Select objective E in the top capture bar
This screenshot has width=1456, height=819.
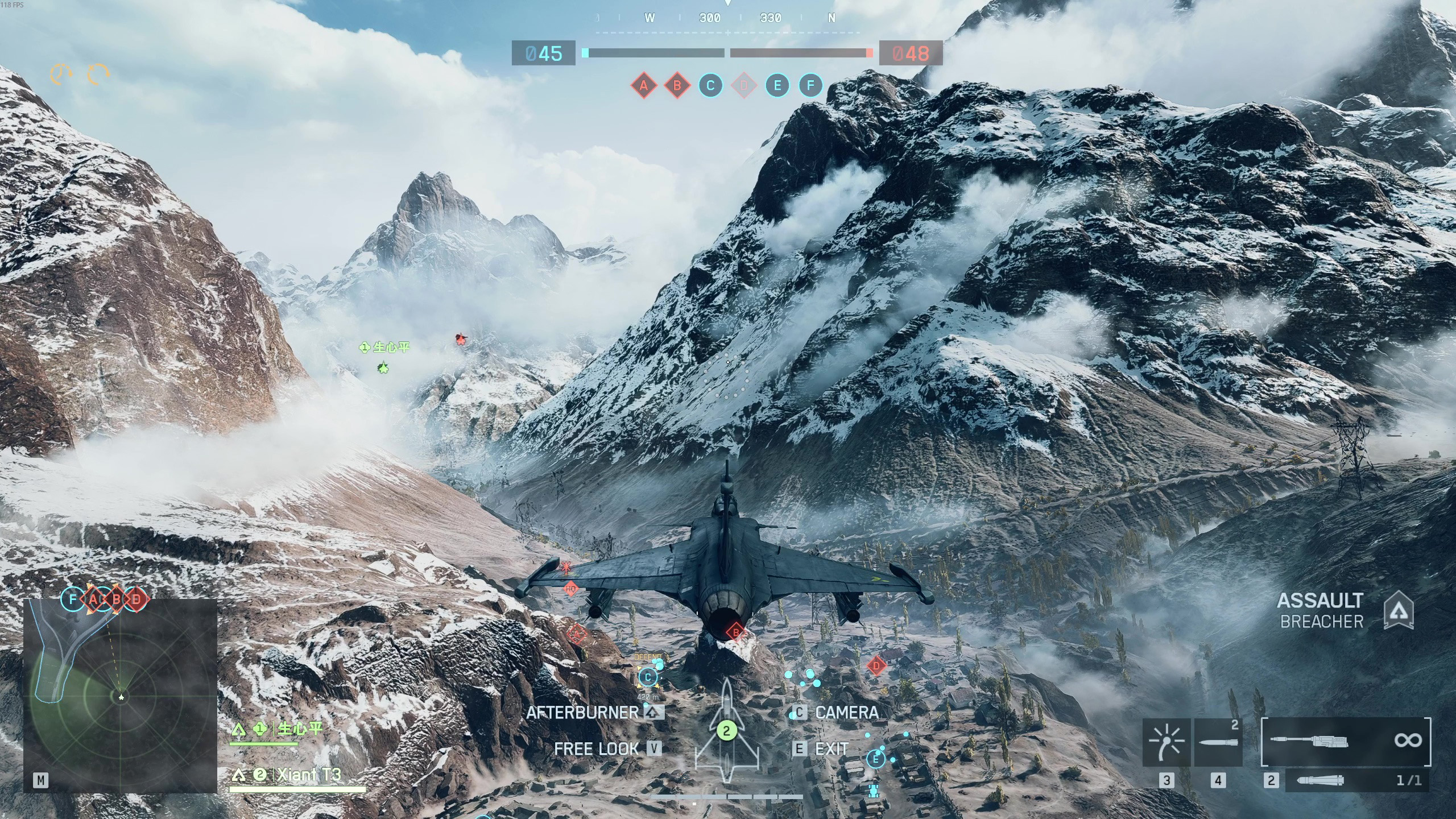coord(777,86)
